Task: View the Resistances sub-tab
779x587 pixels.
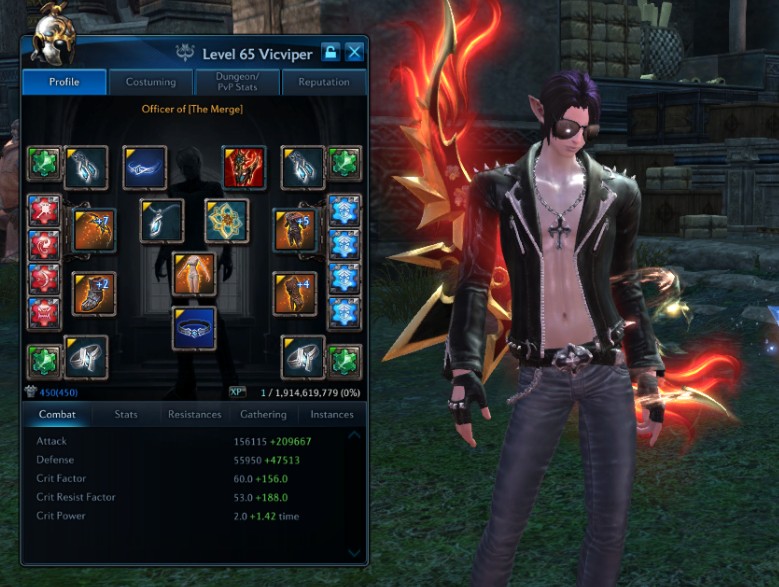Action: pos(195,414)
